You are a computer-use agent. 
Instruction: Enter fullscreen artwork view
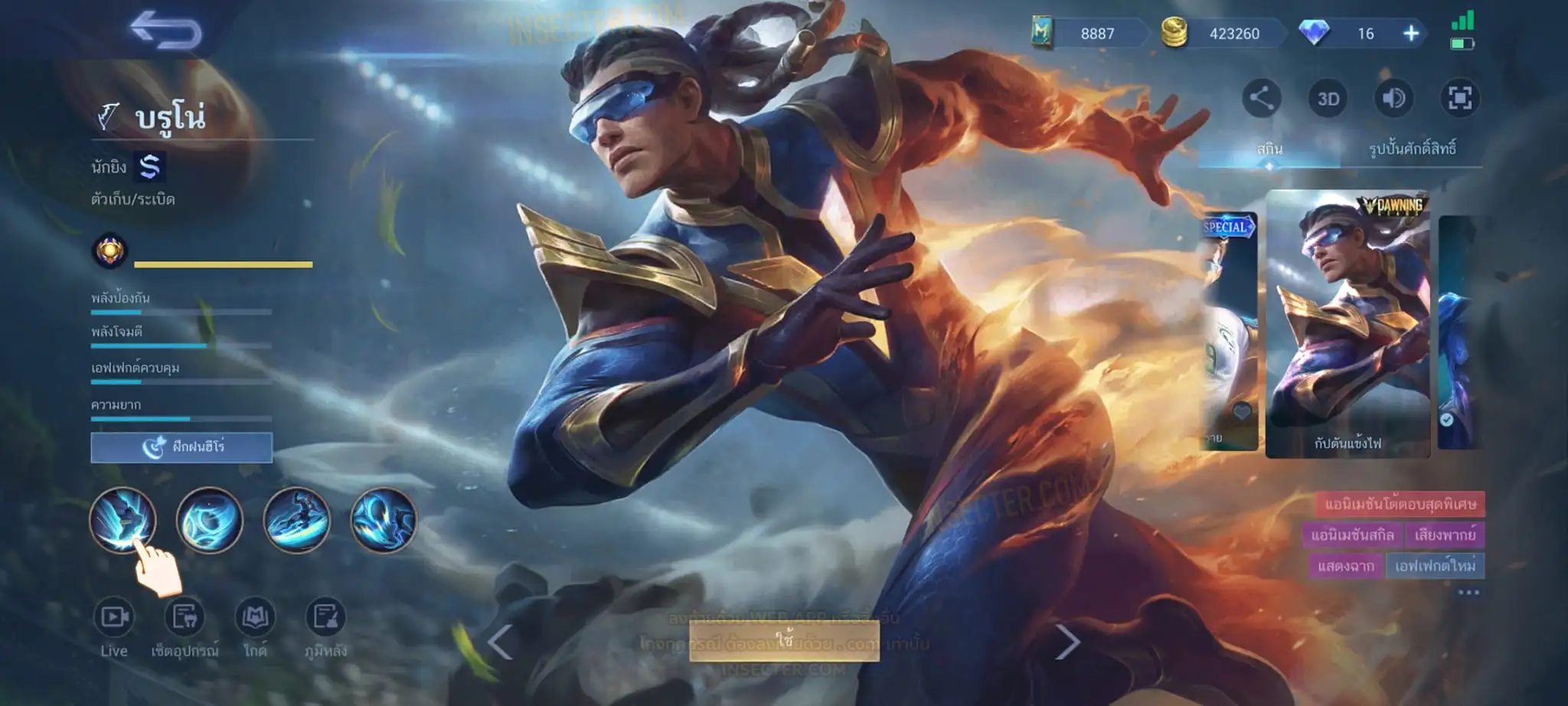[1459, 98]
